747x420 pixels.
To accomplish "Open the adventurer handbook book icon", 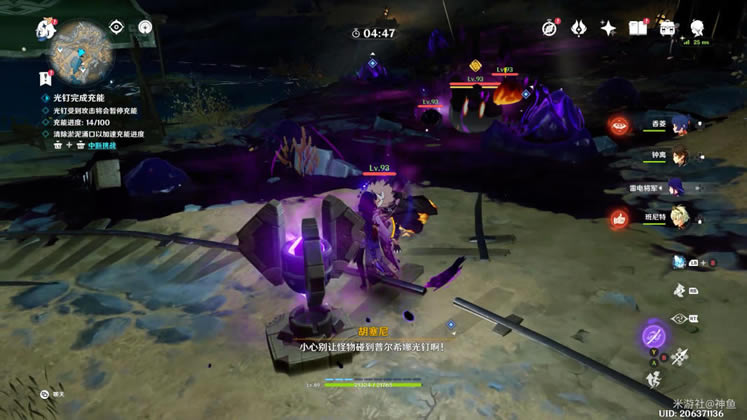I will tap(637, 28).
